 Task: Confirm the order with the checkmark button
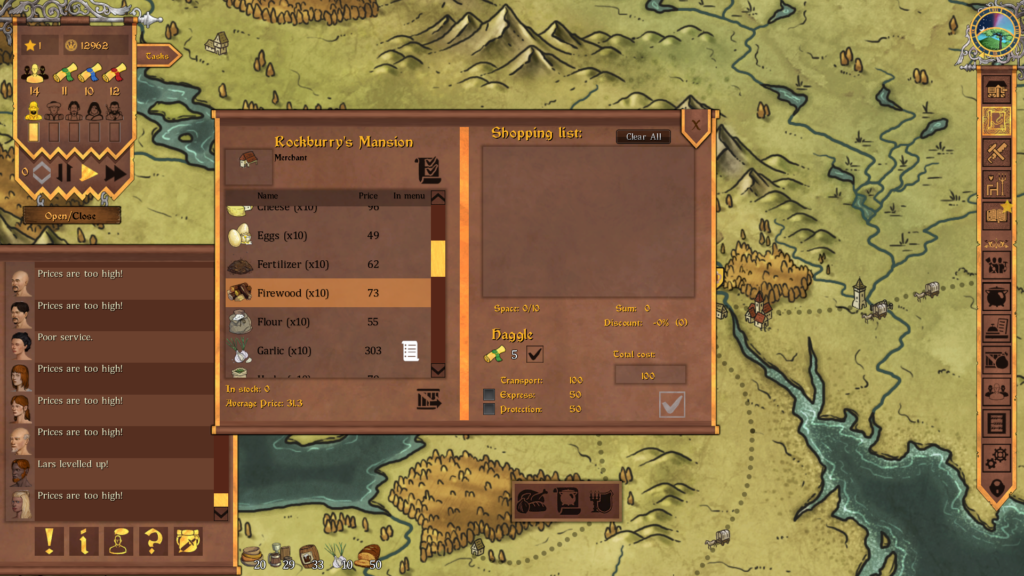pyautogui.click(x=672, y=404)
